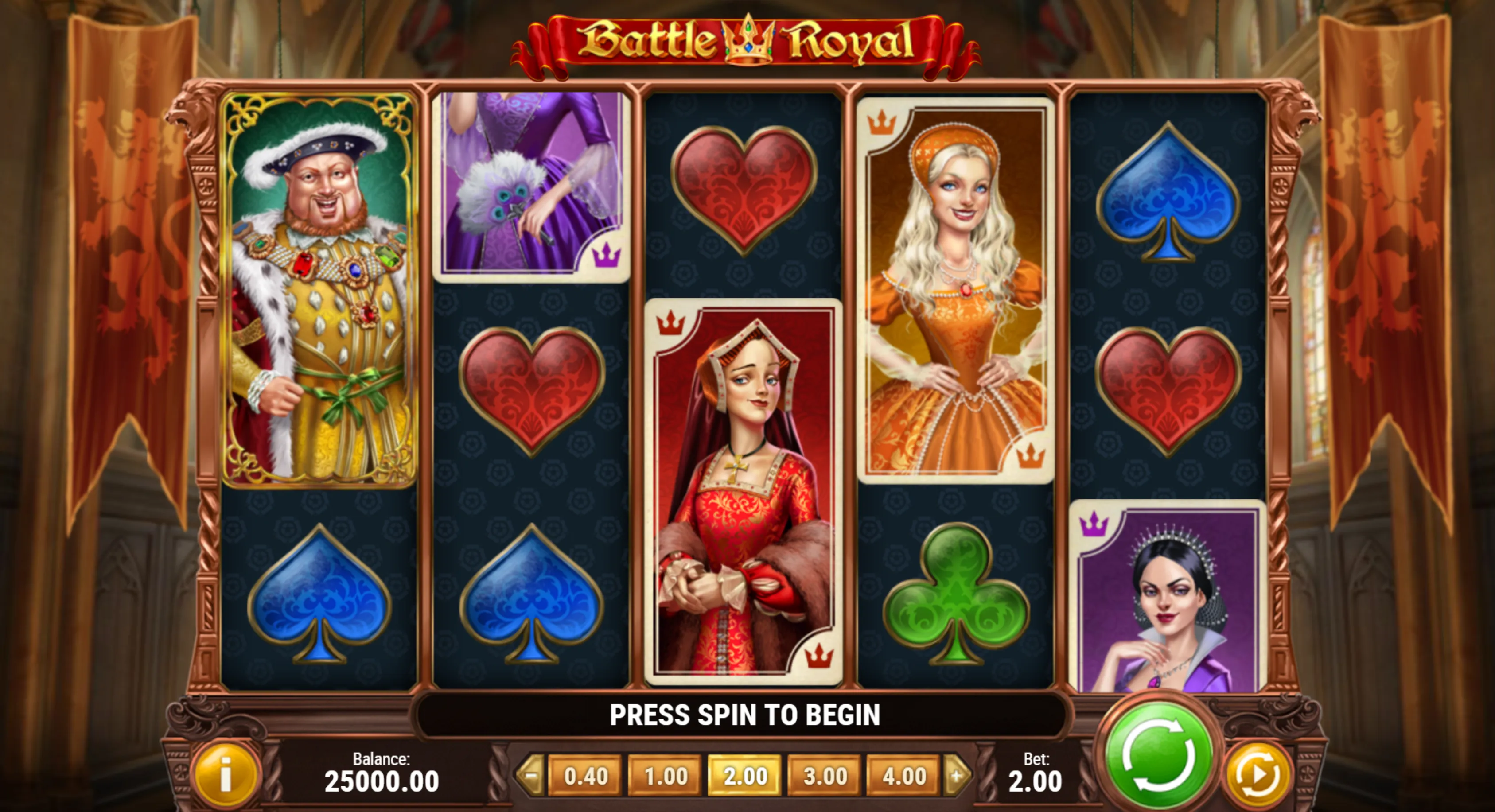Image resolution: width=1495 pixels, height=812 pixels.
Task: Select the 0.40 bet amount
Action: pyautogui.click(x=585, y=776)
